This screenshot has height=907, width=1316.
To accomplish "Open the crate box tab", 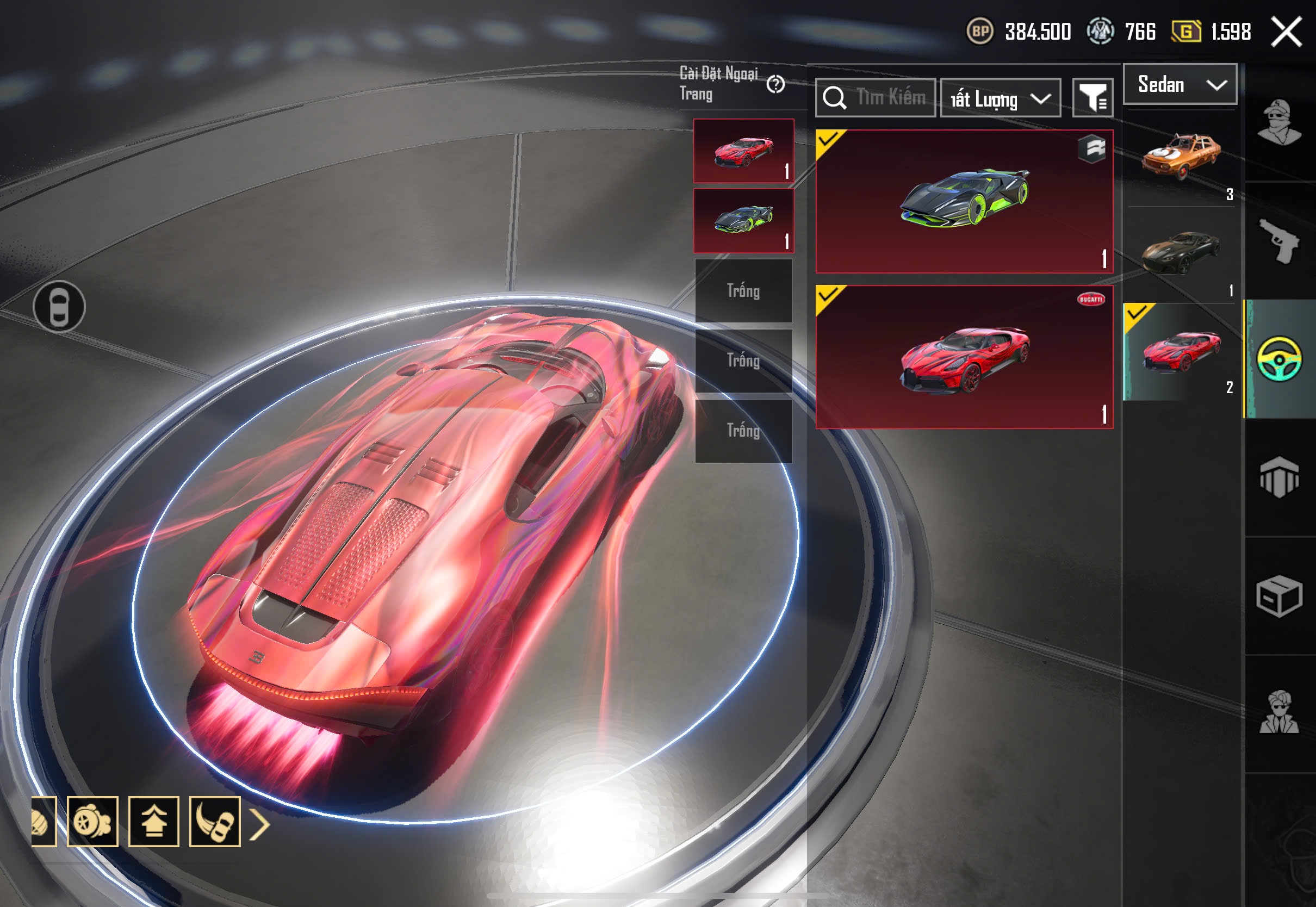I will pos(1279,595).
